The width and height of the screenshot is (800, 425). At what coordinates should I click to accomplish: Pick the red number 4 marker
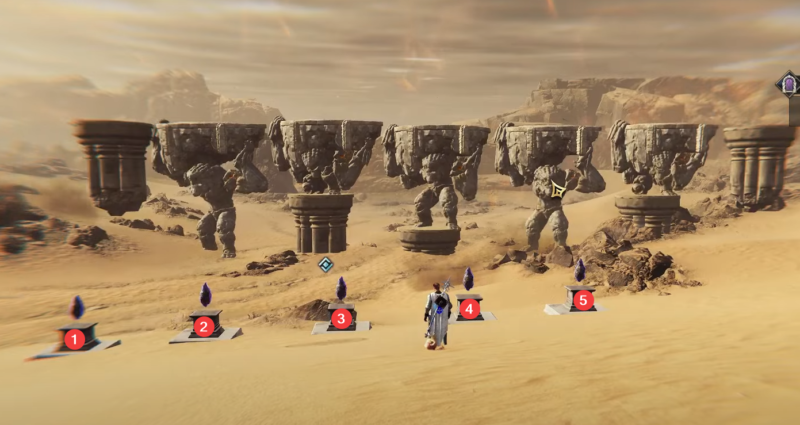tap(468, 309)
